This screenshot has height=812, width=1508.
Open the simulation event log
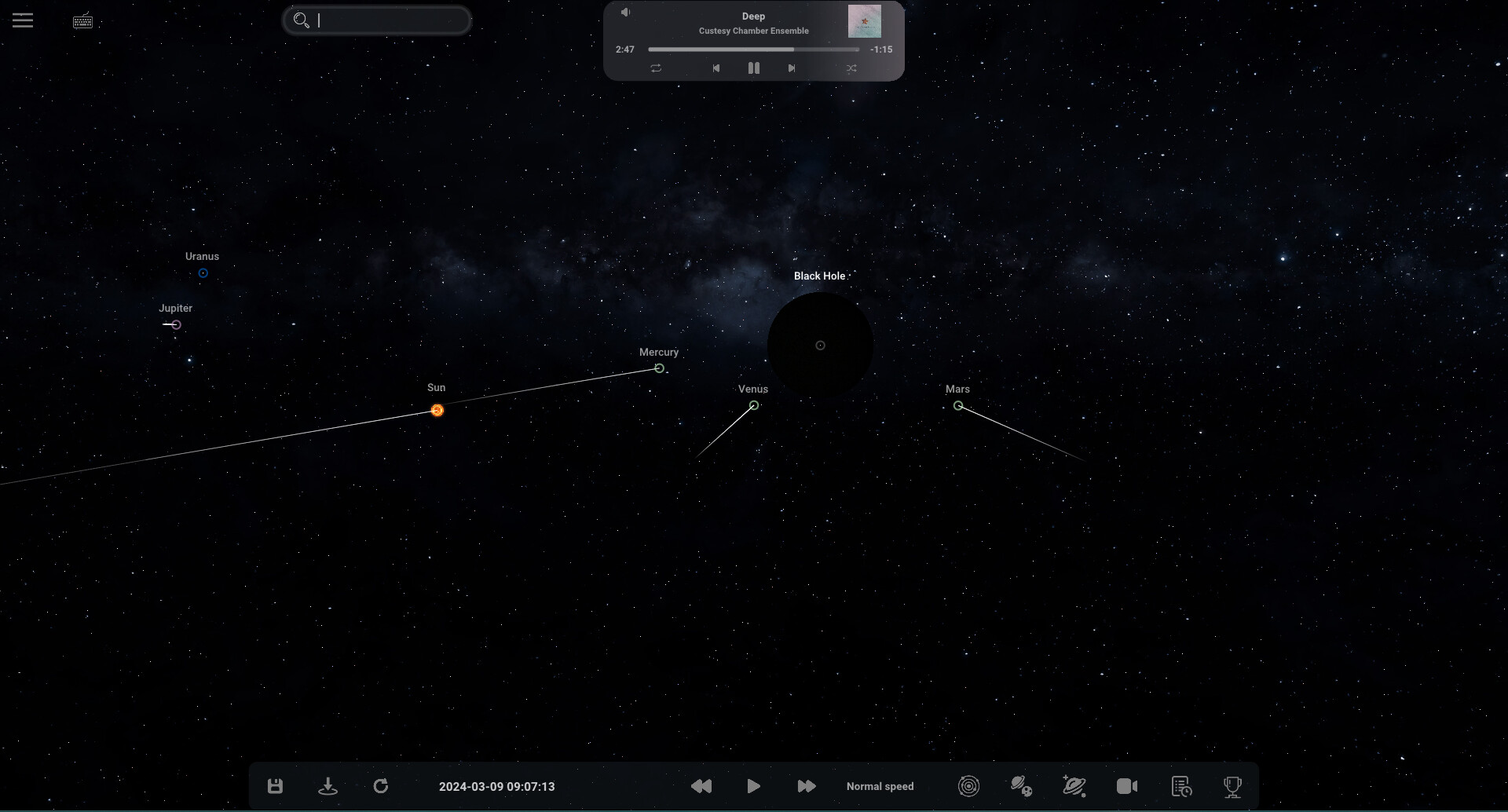[x=1180, y=785]
